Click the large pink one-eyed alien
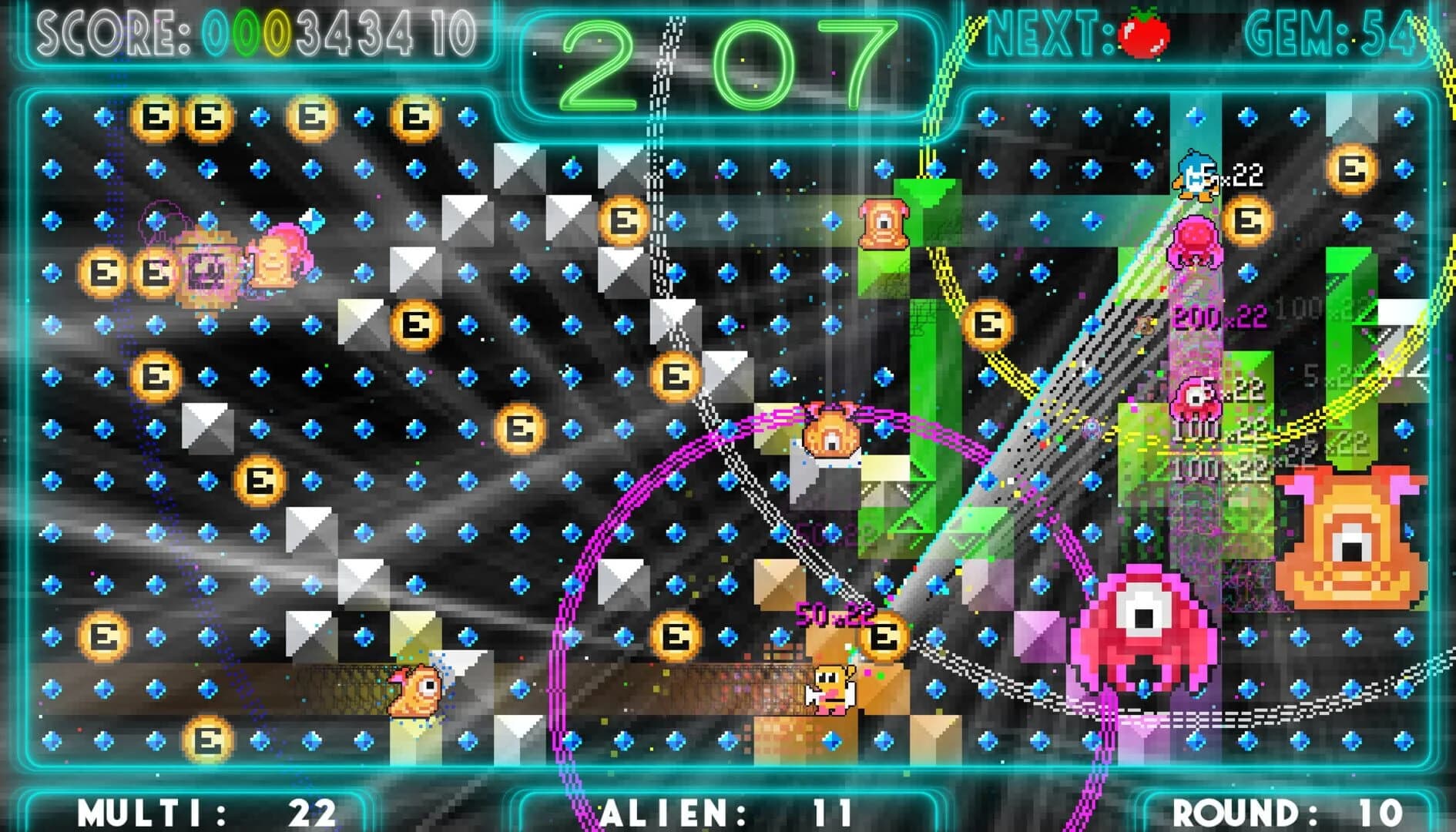 point(1141,624)
